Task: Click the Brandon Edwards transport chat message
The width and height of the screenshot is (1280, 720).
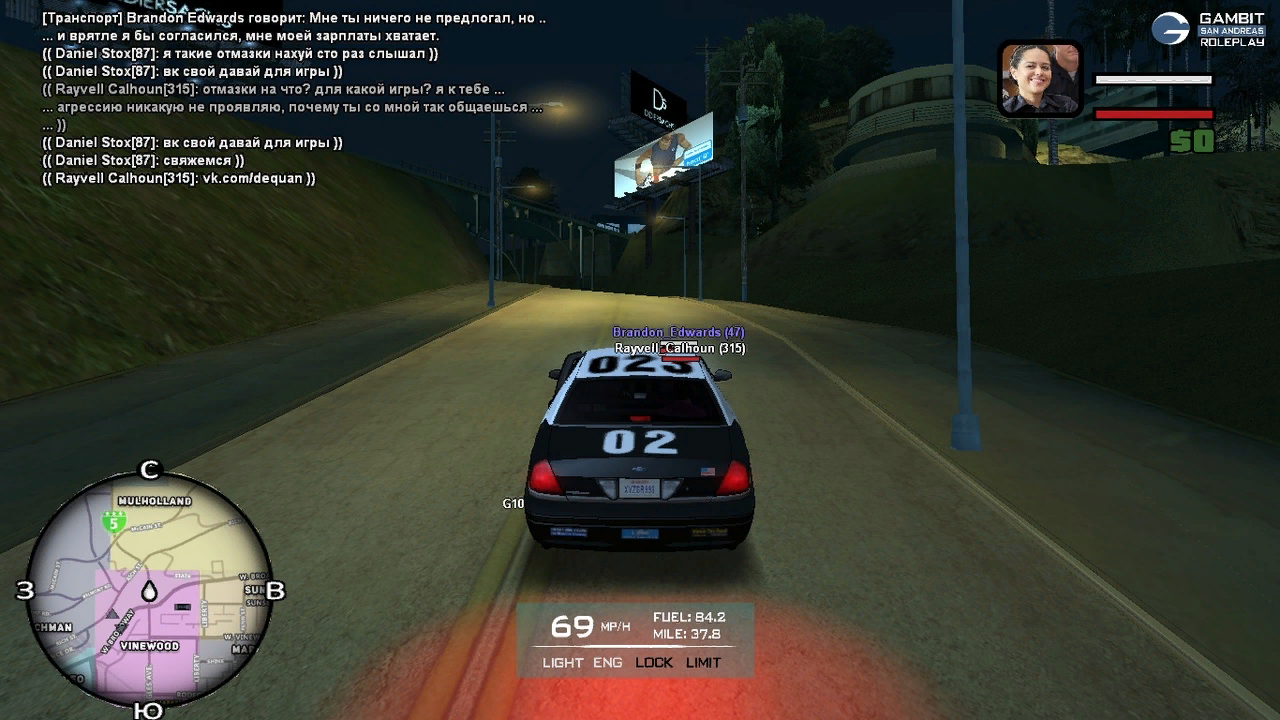Action: coord(294,19)
